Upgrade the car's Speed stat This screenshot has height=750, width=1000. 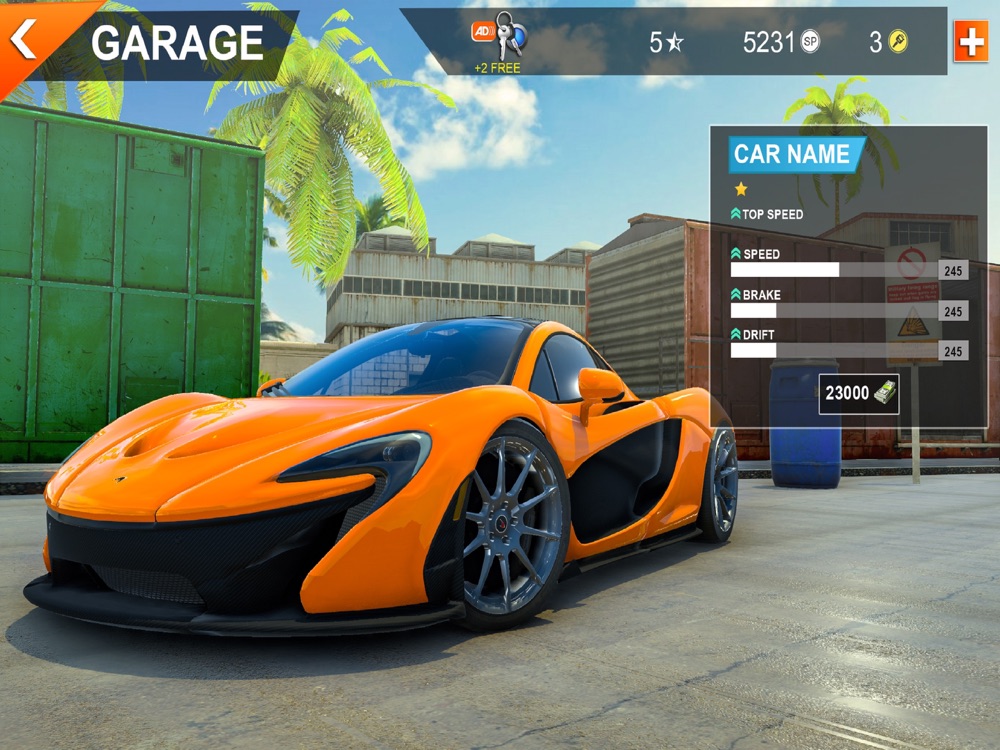click(737, 254)
